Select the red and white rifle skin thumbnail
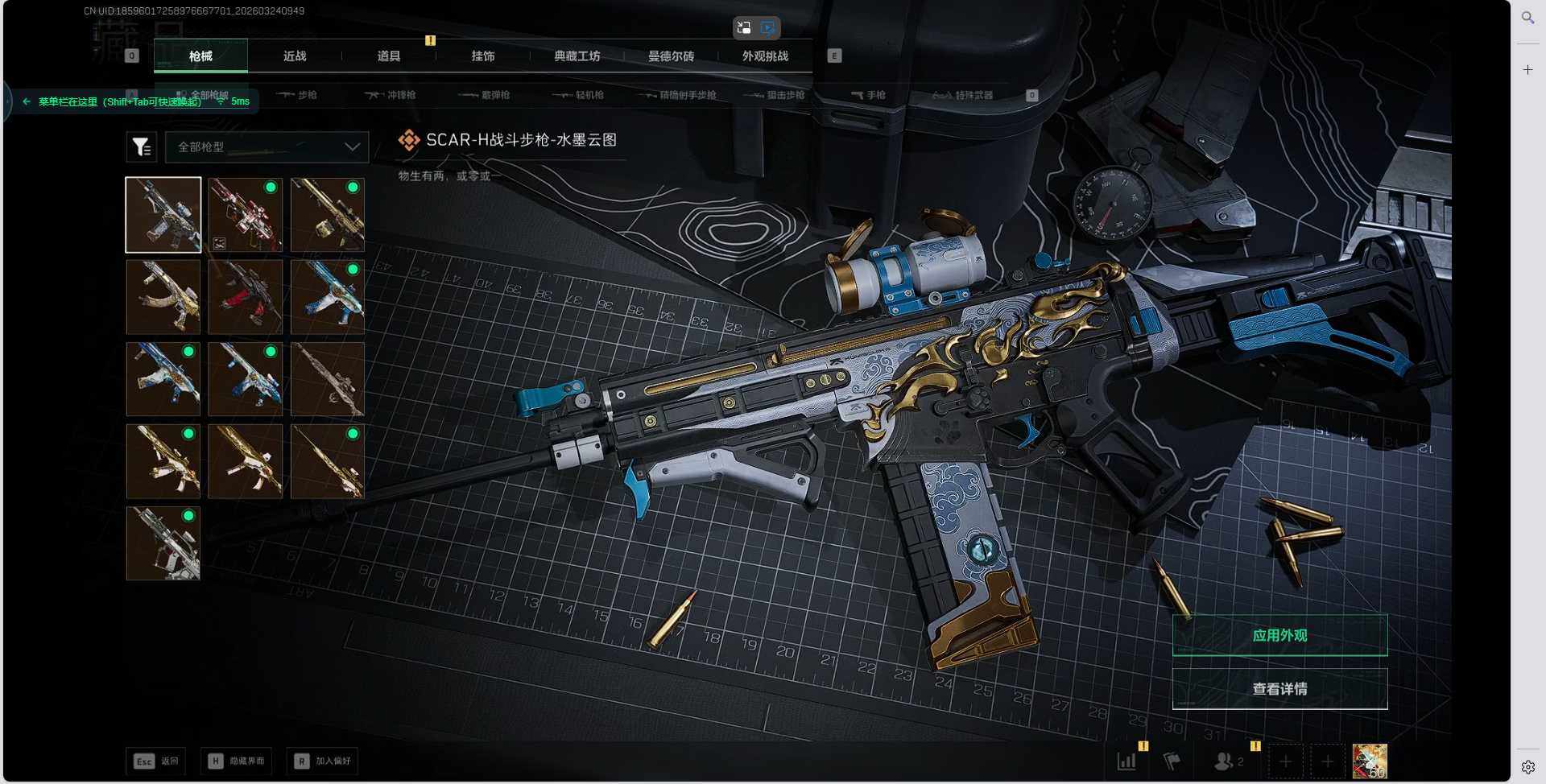The height and width of the screenshot is (784, 1546). click(x=246, y=215)
